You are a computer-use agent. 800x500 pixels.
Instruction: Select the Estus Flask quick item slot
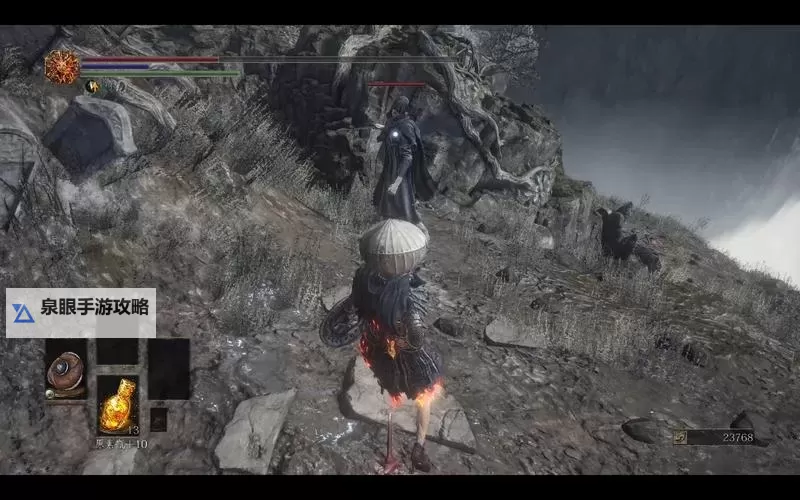point(117,403)
